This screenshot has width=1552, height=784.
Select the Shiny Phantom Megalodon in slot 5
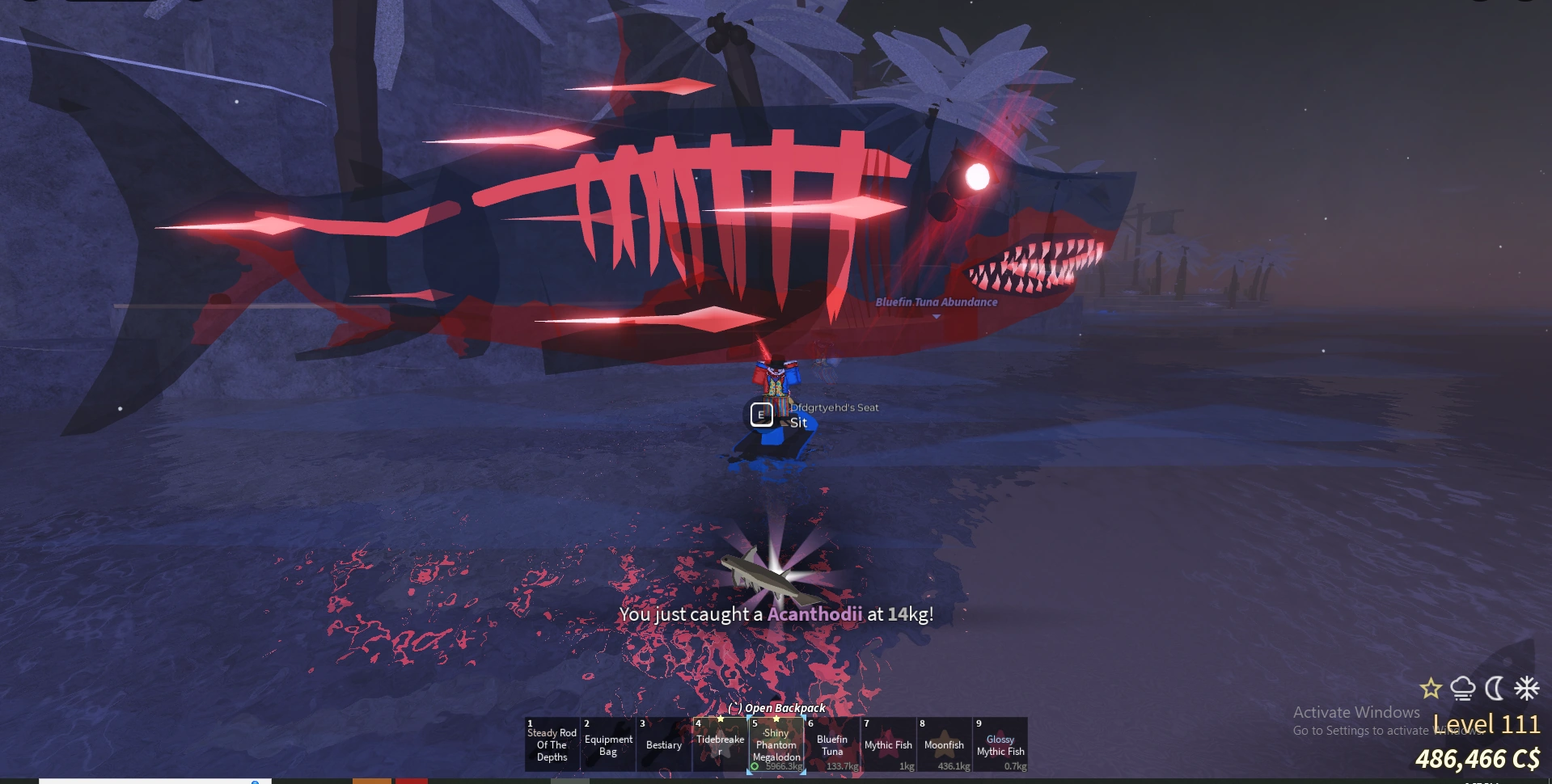pos(776,745)
